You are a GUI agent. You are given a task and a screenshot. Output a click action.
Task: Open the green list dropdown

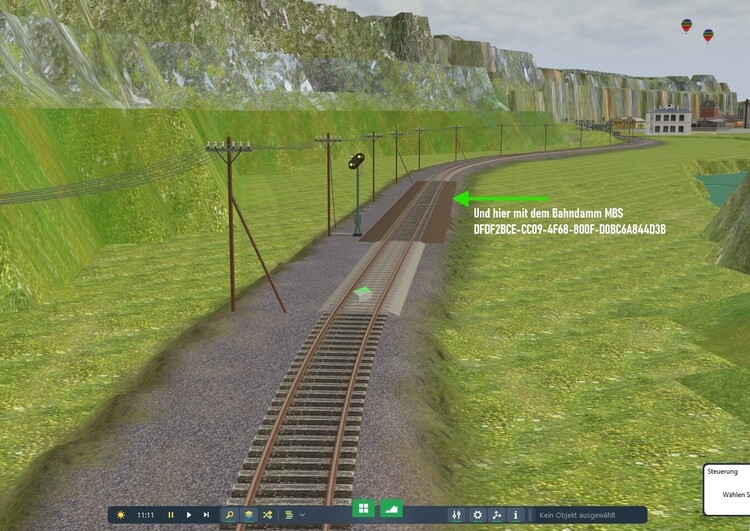point(291,514)
